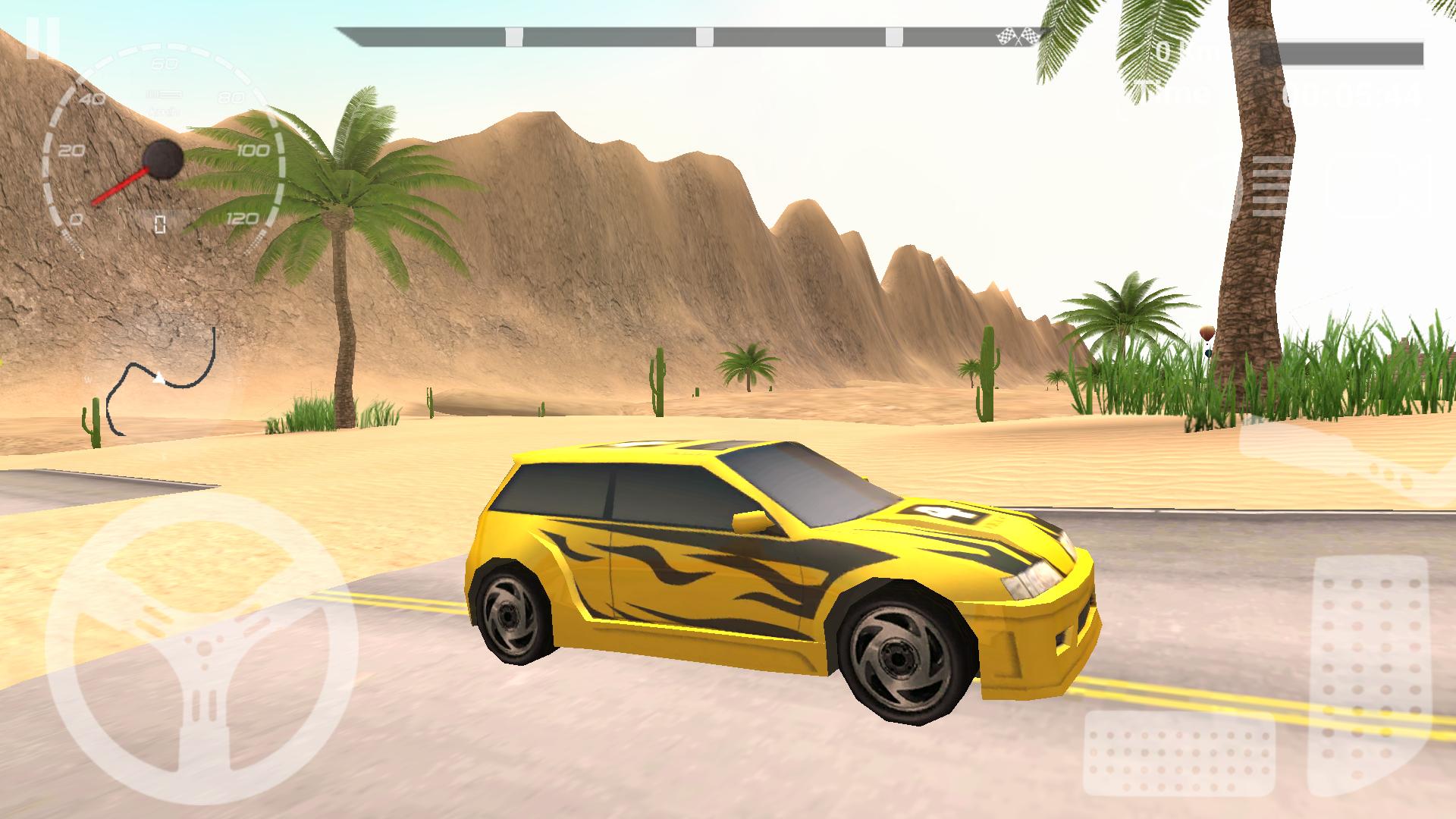Tap the middle checkpoint marker on the progress bar
1456x819 pixels.
pyautogui.click(x=705, y=34)
